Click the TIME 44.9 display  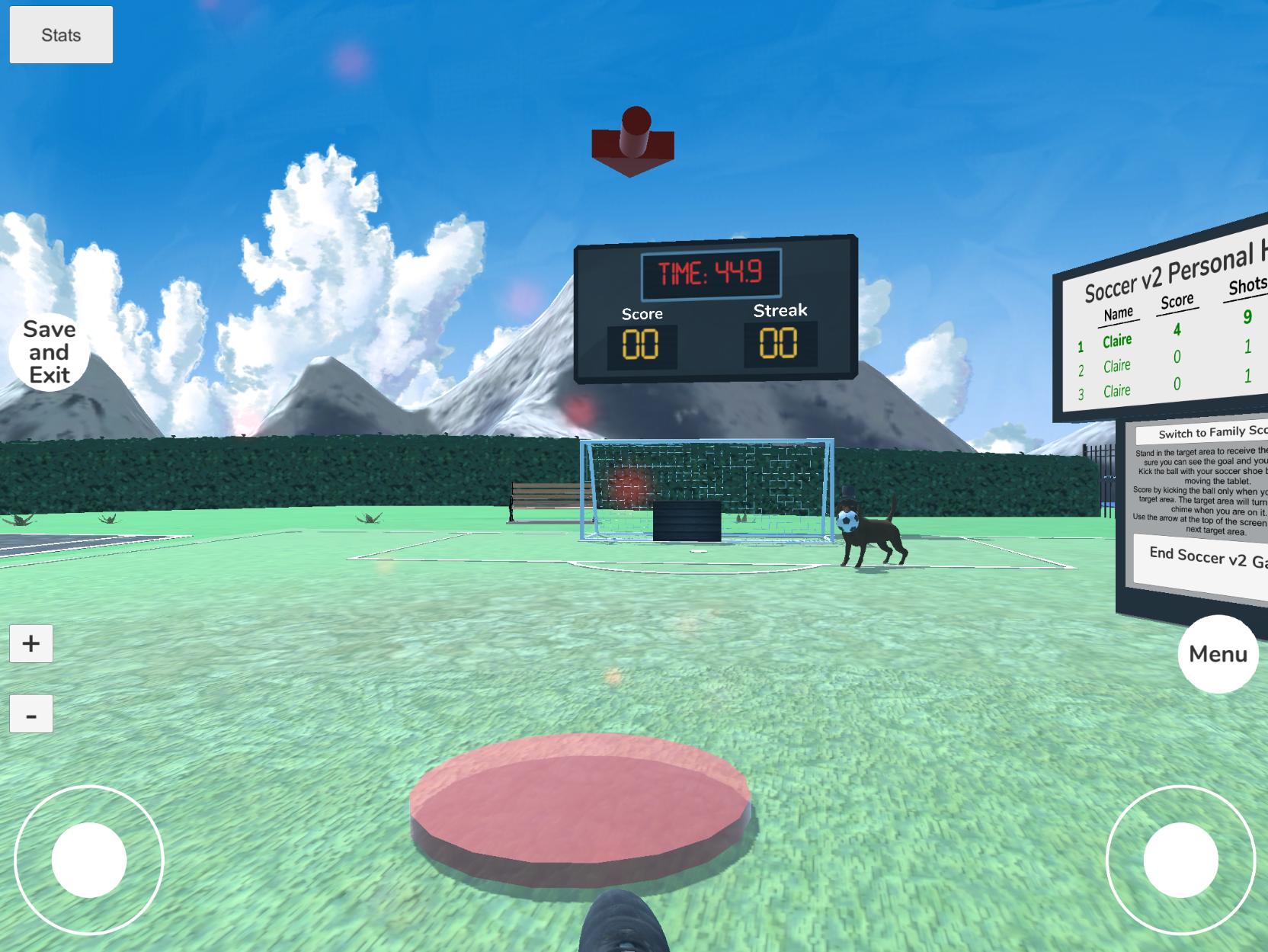[710, 272]
